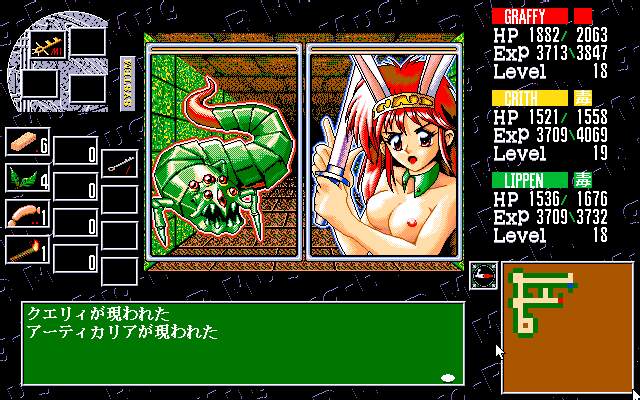The image size is (640, 400).
Task: Select the lit torch item
Action: point(27,250)
